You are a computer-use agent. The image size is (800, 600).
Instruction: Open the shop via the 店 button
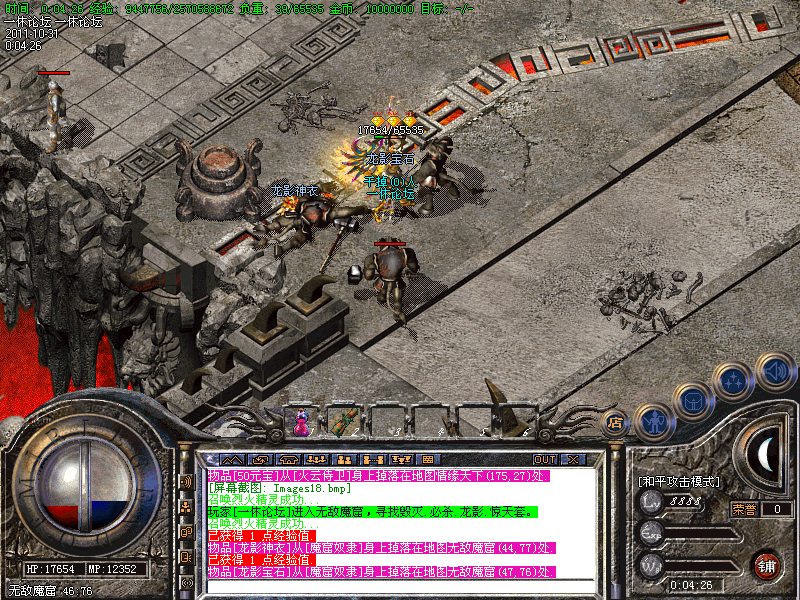(616, 422)
